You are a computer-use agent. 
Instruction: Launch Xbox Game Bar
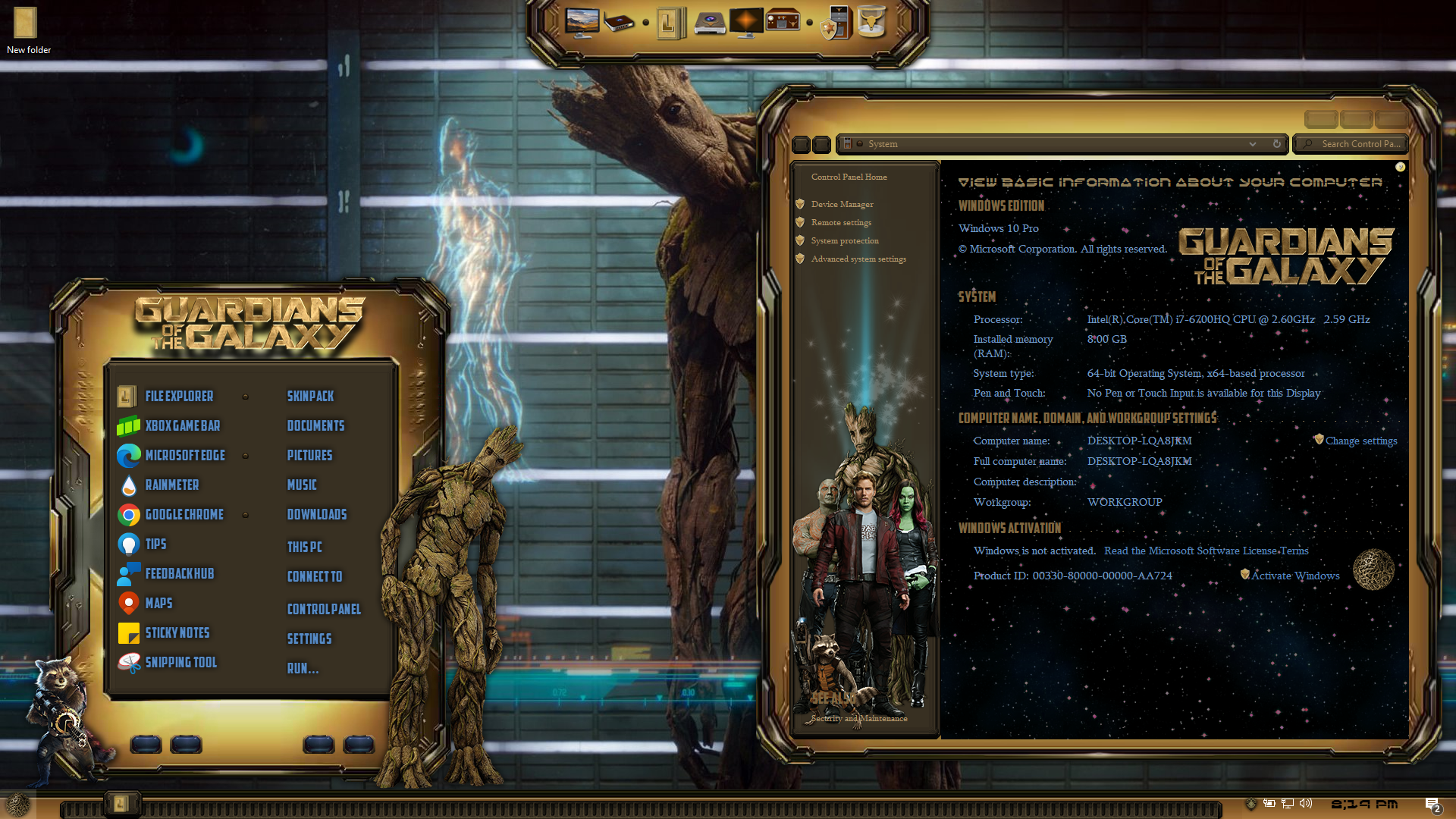pyautogui.click(x=182, y=425)
